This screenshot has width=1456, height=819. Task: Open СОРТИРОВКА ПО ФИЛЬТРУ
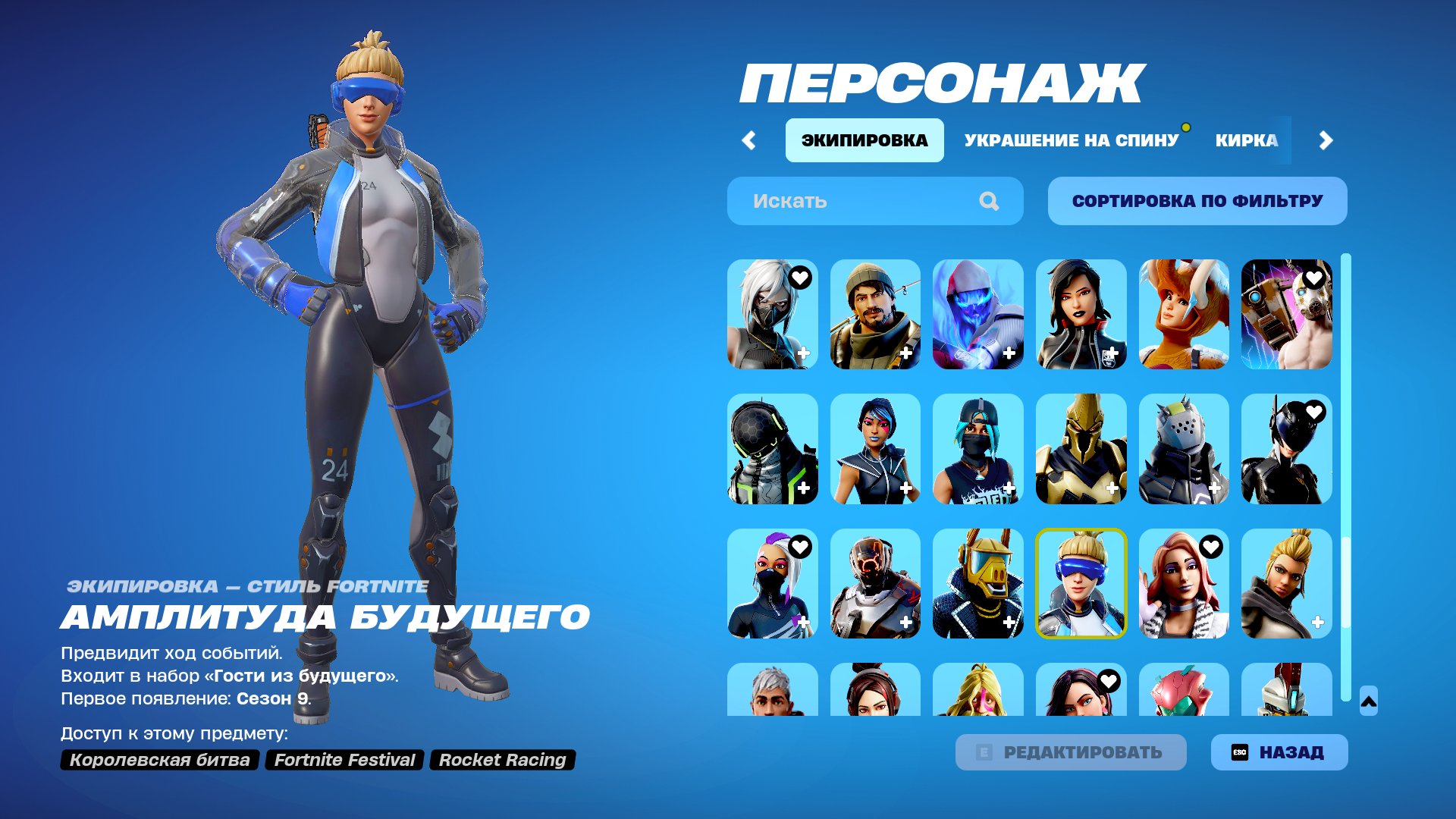pos(1197,200)
